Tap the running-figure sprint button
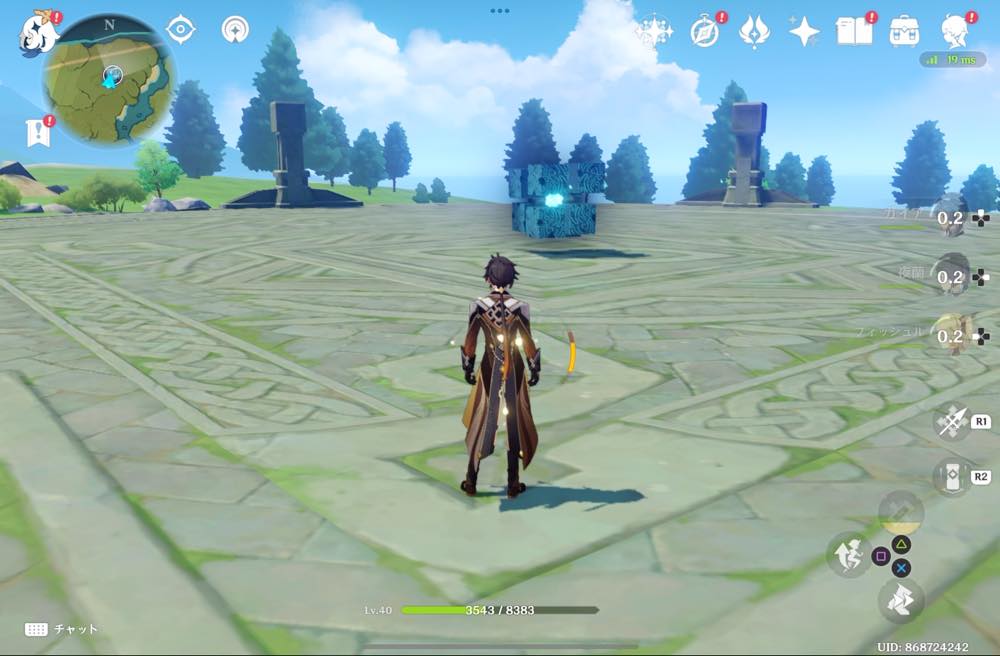 900,600
